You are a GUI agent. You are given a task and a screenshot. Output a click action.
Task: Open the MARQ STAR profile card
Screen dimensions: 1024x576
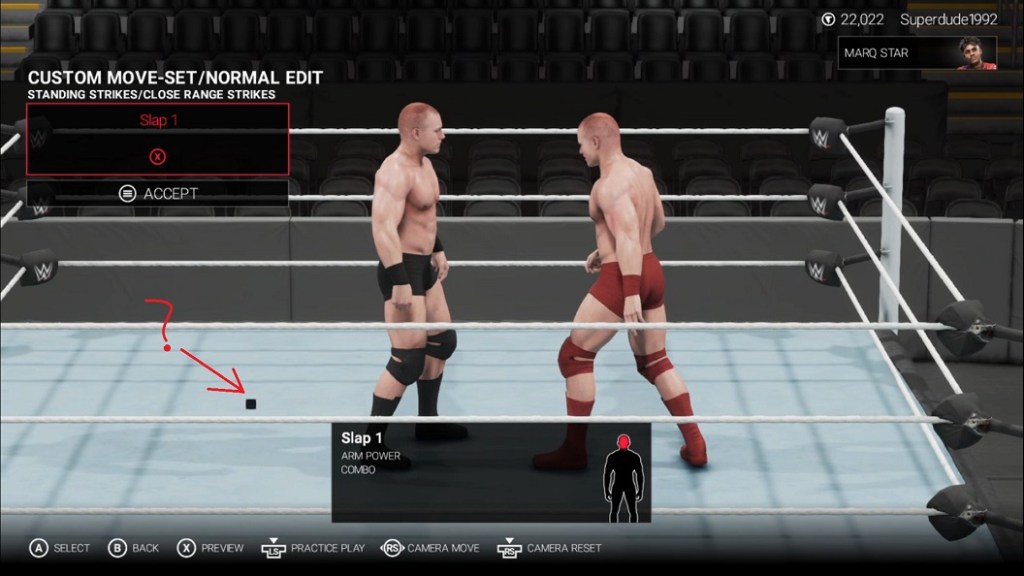coord(917,53)
